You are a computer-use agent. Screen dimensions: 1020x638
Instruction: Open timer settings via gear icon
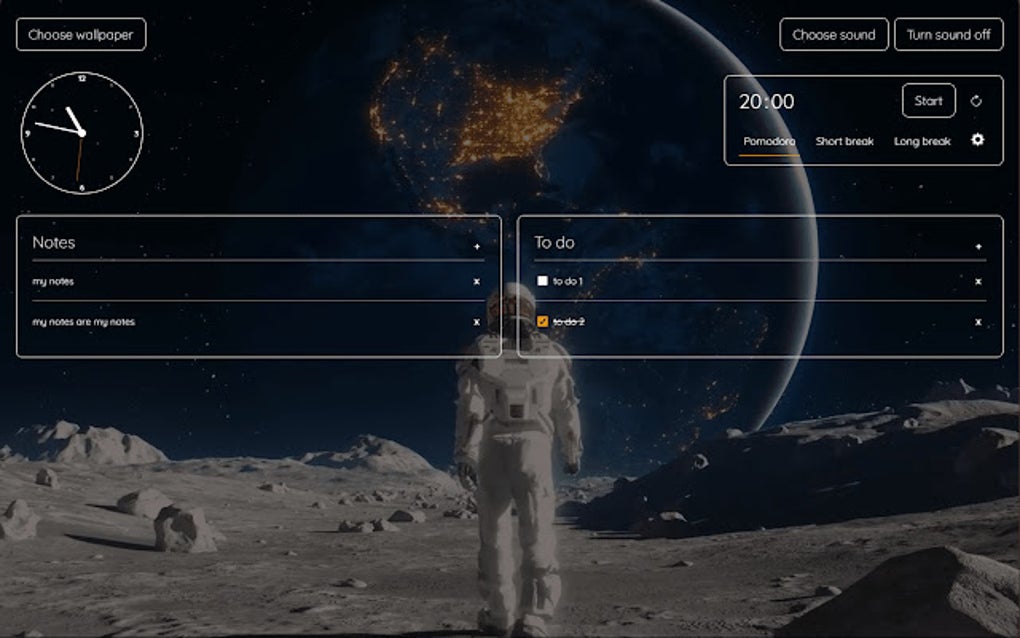pyautogui.click(x=978, y=140)
